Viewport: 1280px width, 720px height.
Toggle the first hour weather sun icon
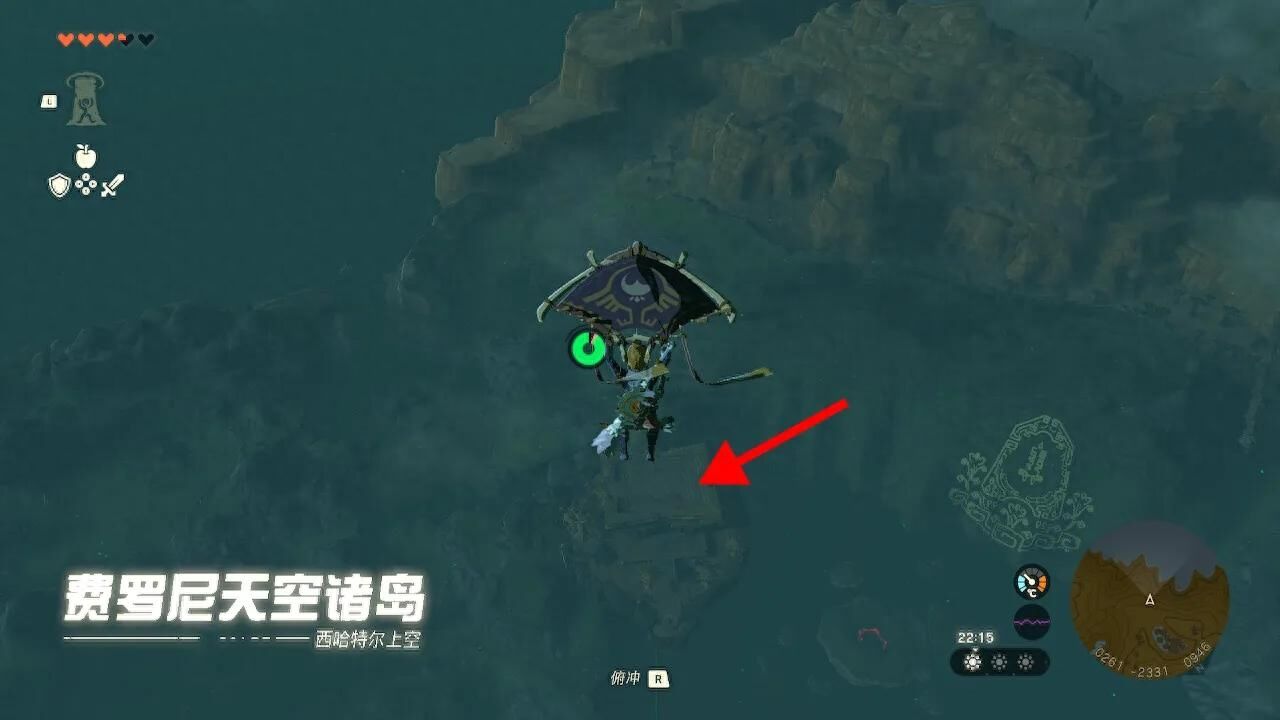972,662
